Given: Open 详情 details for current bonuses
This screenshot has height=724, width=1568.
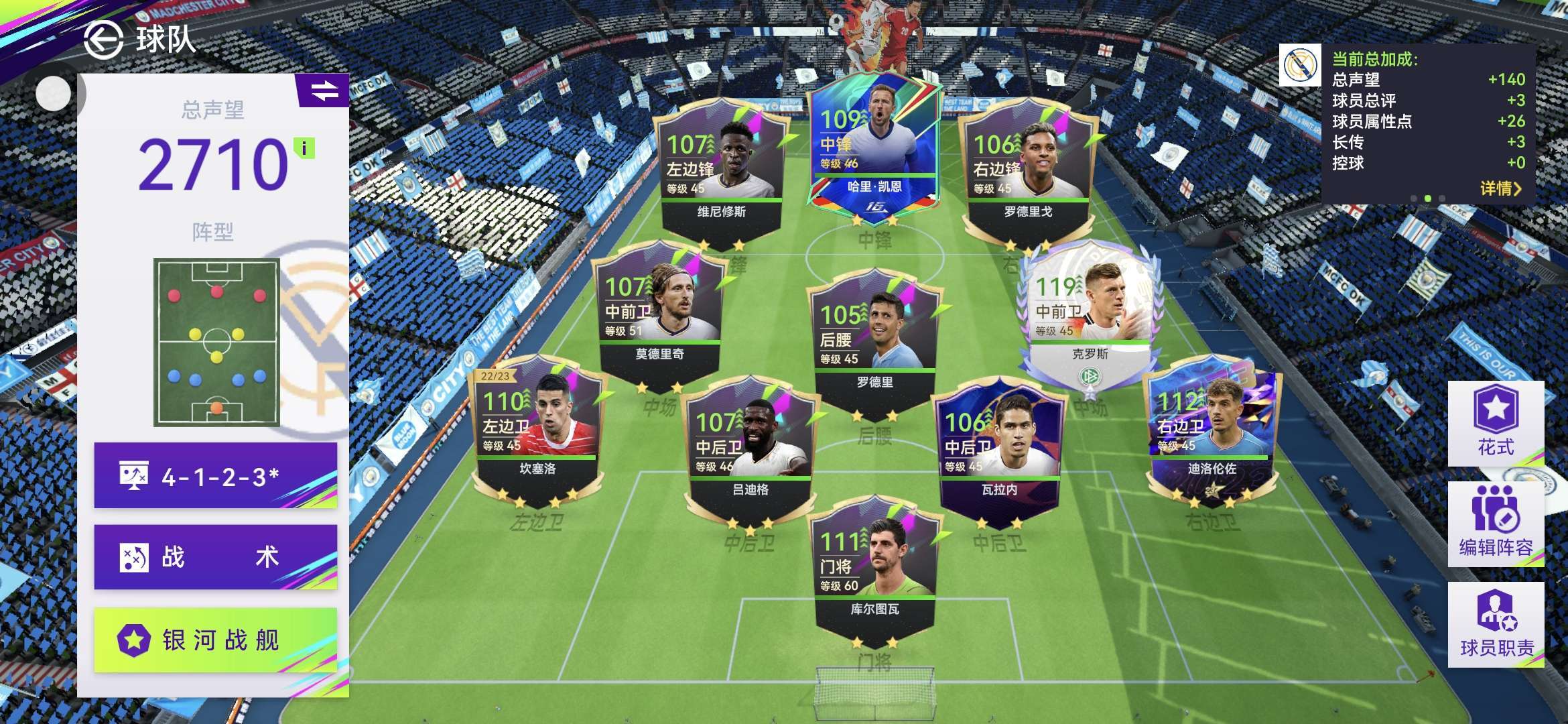Looking at the screenshot, I should point(1500,188).
